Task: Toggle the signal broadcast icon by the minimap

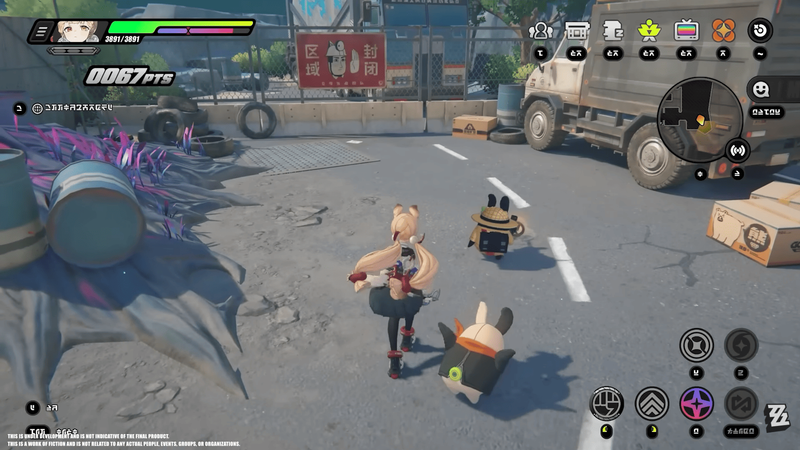Action: (738, 150)
